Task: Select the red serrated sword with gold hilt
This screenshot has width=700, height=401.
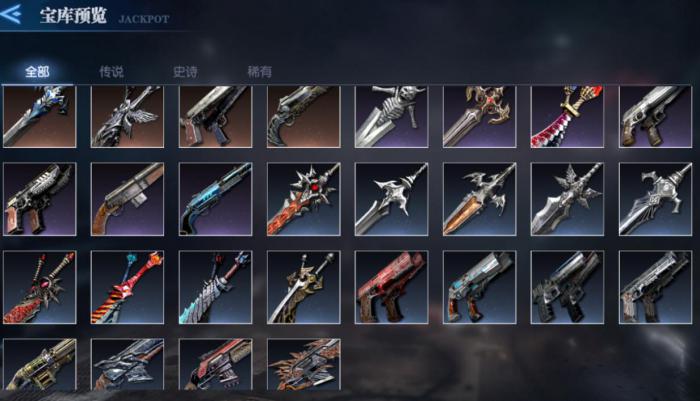Action: point(567,117)
